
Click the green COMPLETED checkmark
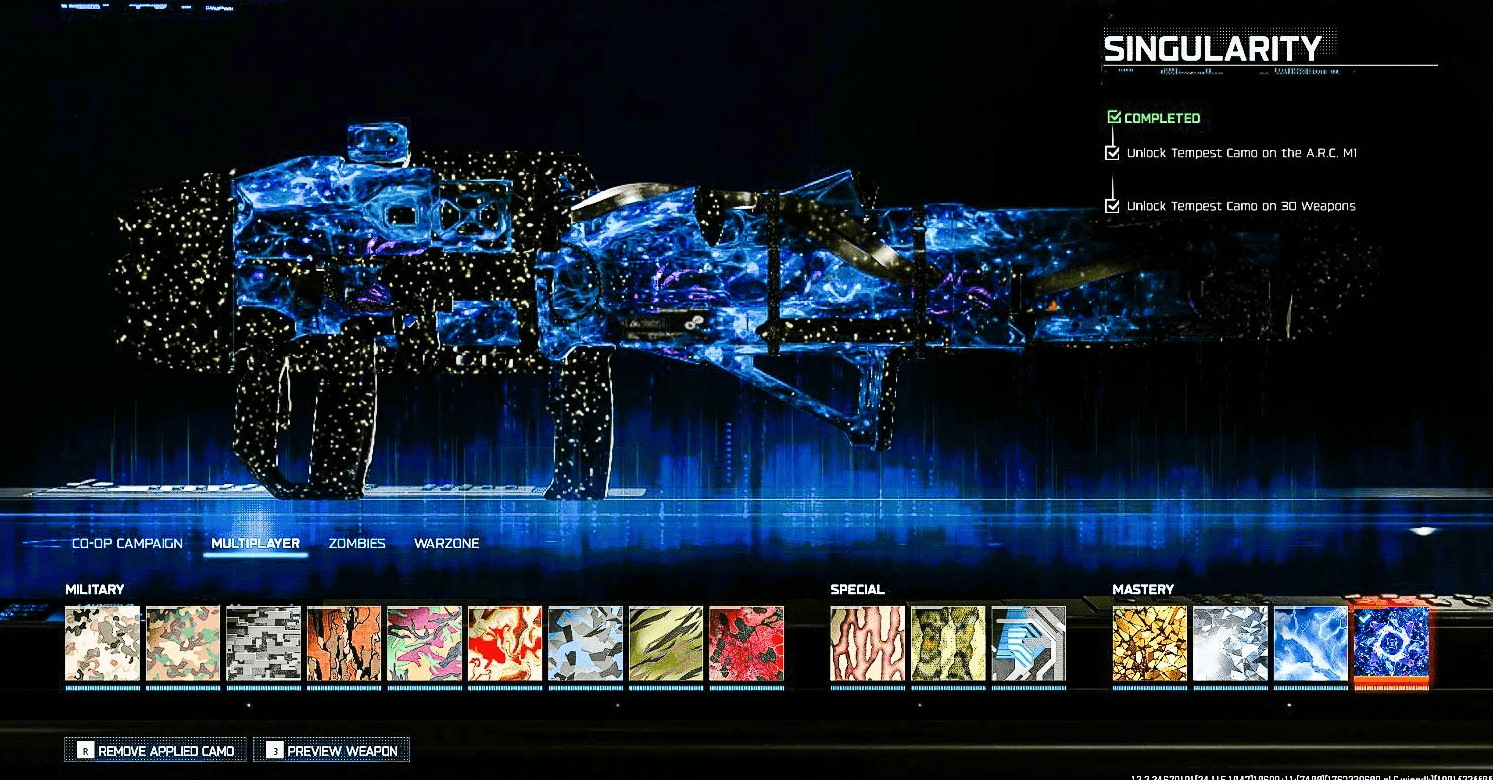(x=1113, y=116)
